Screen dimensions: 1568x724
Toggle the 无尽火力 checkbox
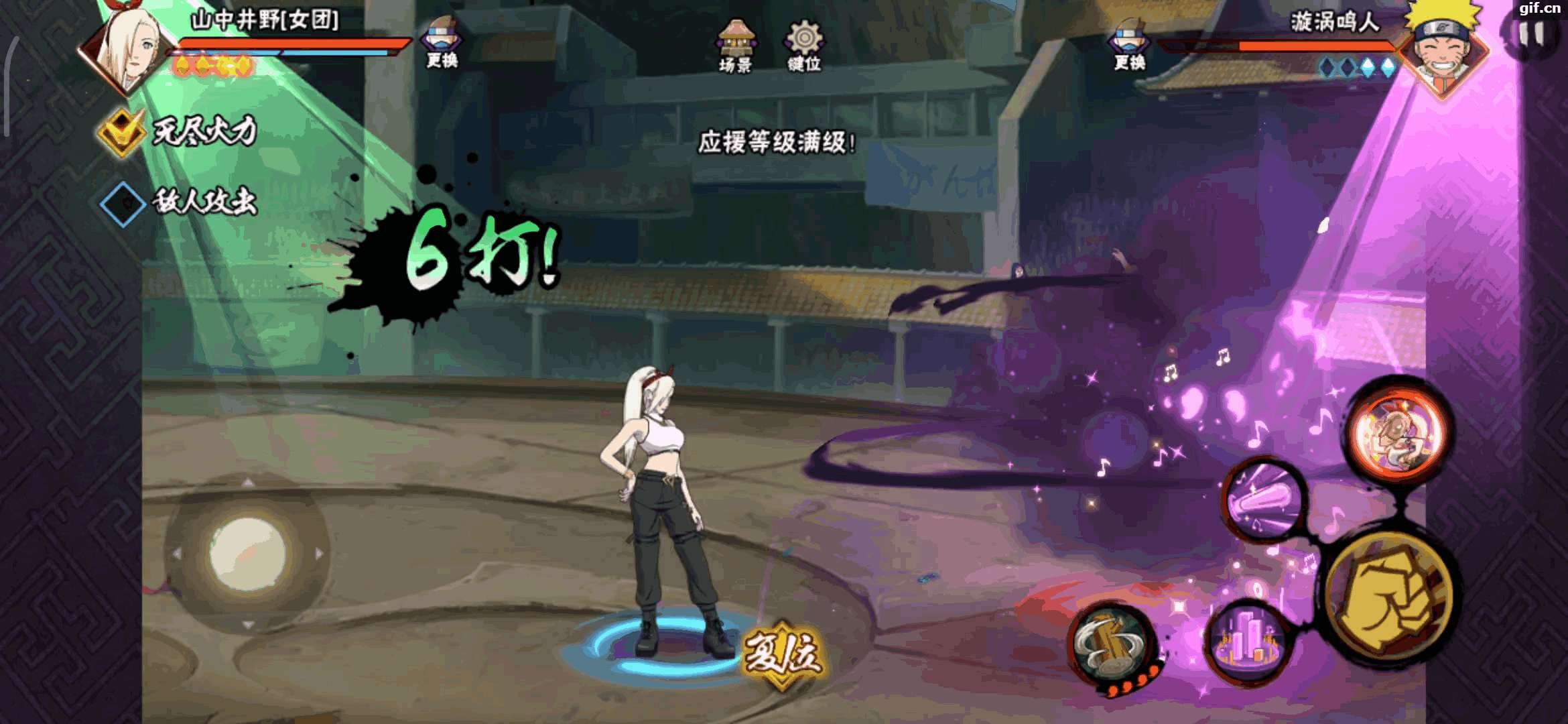(x=121, y=131)
